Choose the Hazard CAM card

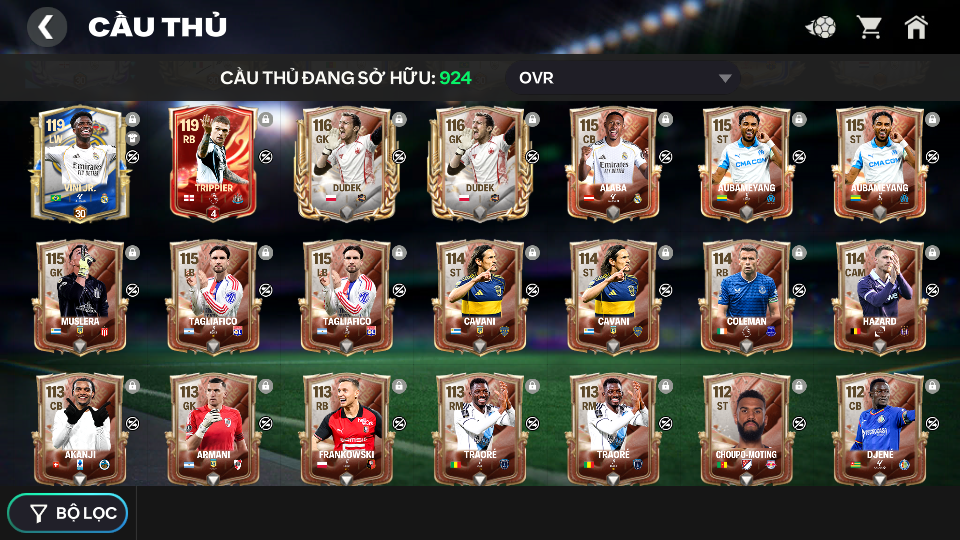879,296
